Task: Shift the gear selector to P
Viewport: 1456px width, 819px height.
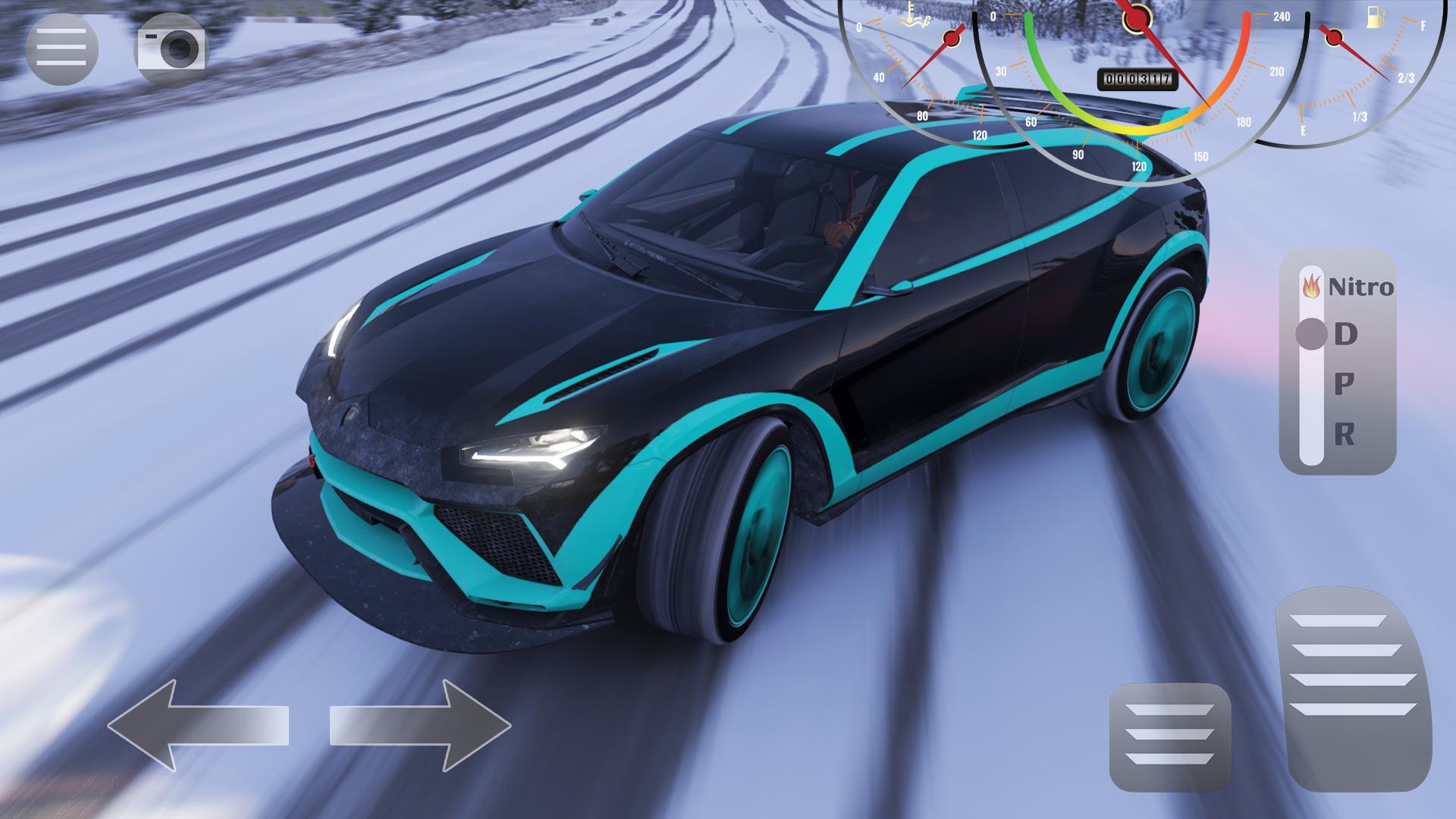Action: (1344, 384)
